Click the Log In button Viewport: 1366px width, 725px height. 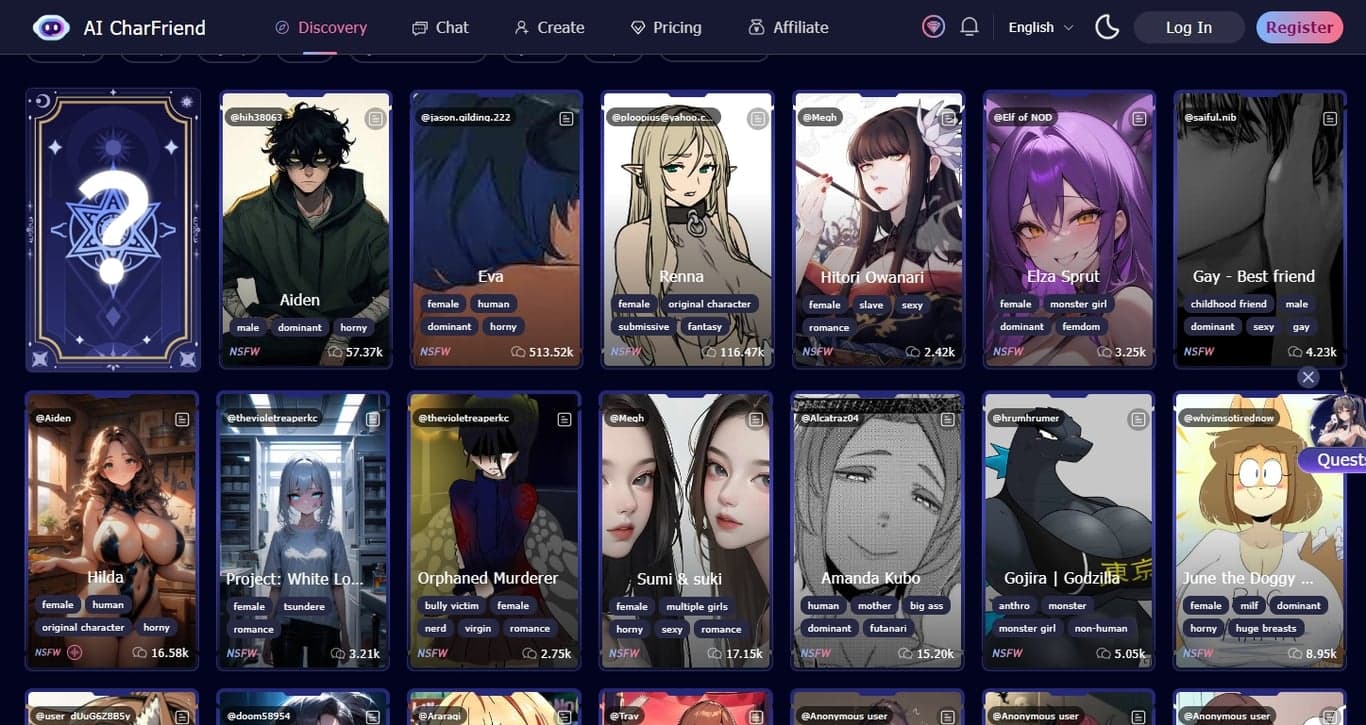[x=1188, y=27]
